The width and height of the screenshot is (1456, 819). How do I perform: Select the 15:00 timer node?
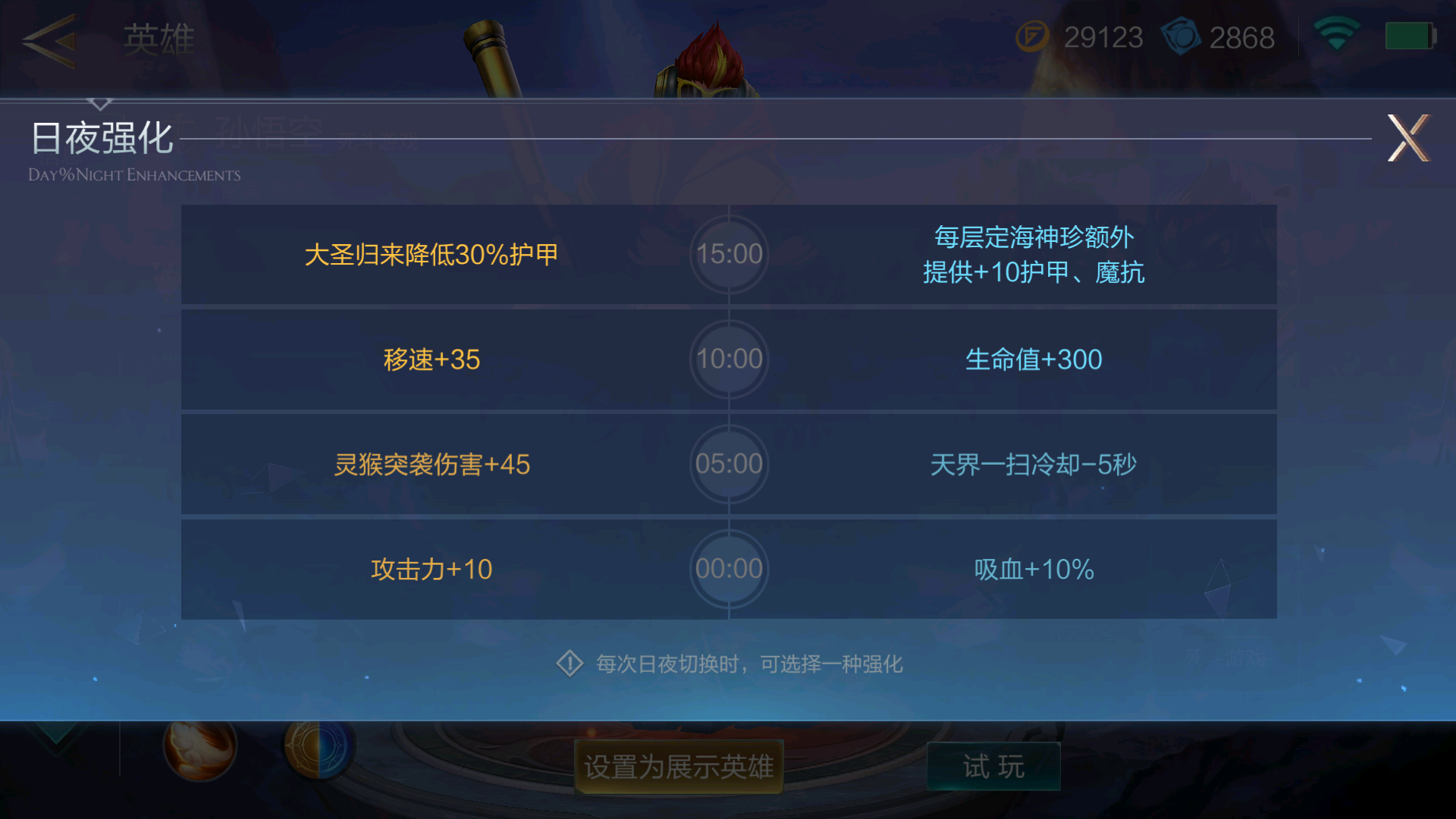click(x=728, y=254)
